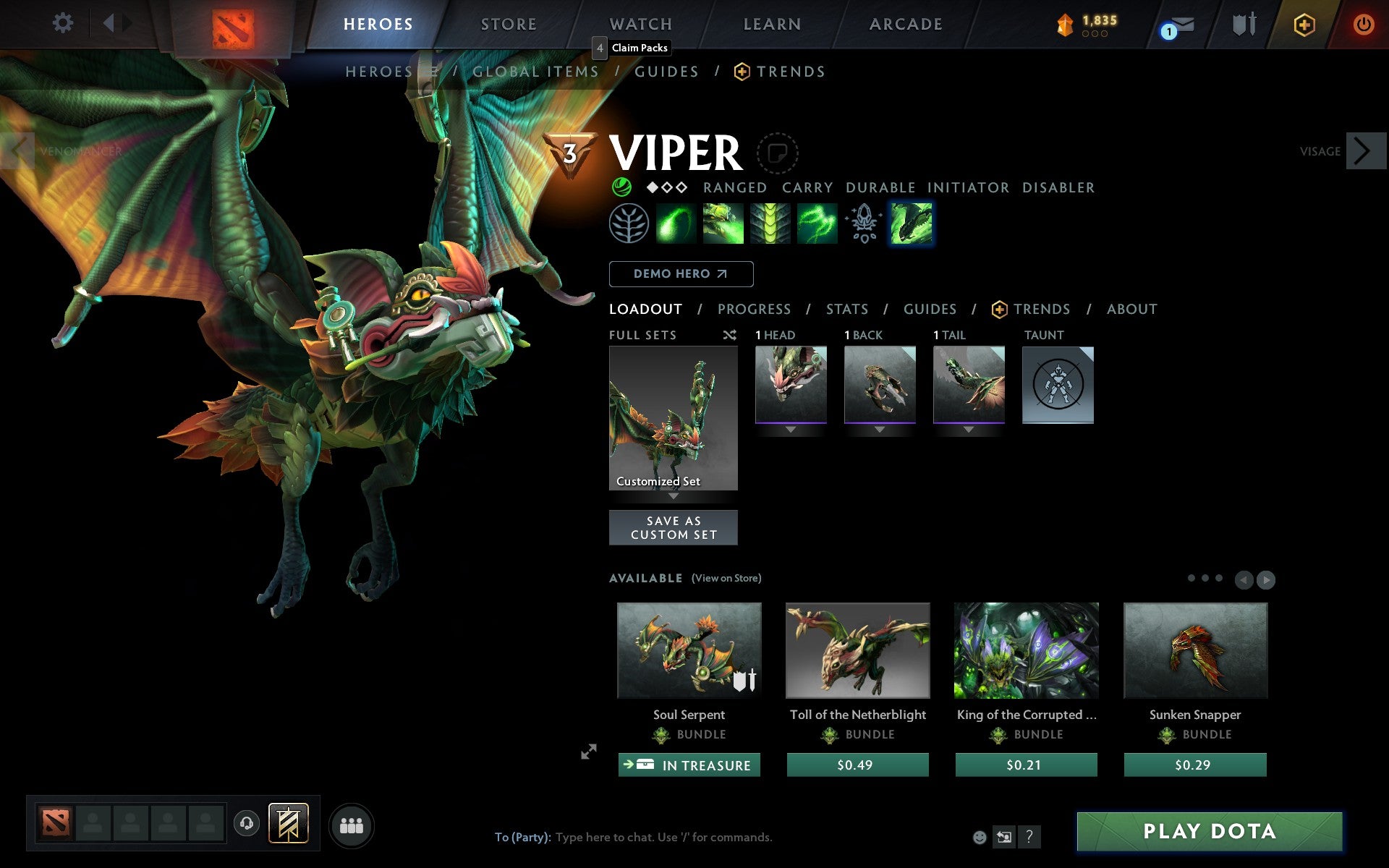The image size is (1389, 868).
Task: Click the SAVE AS CUSTOM SET button
Action: tap(674, 527)
